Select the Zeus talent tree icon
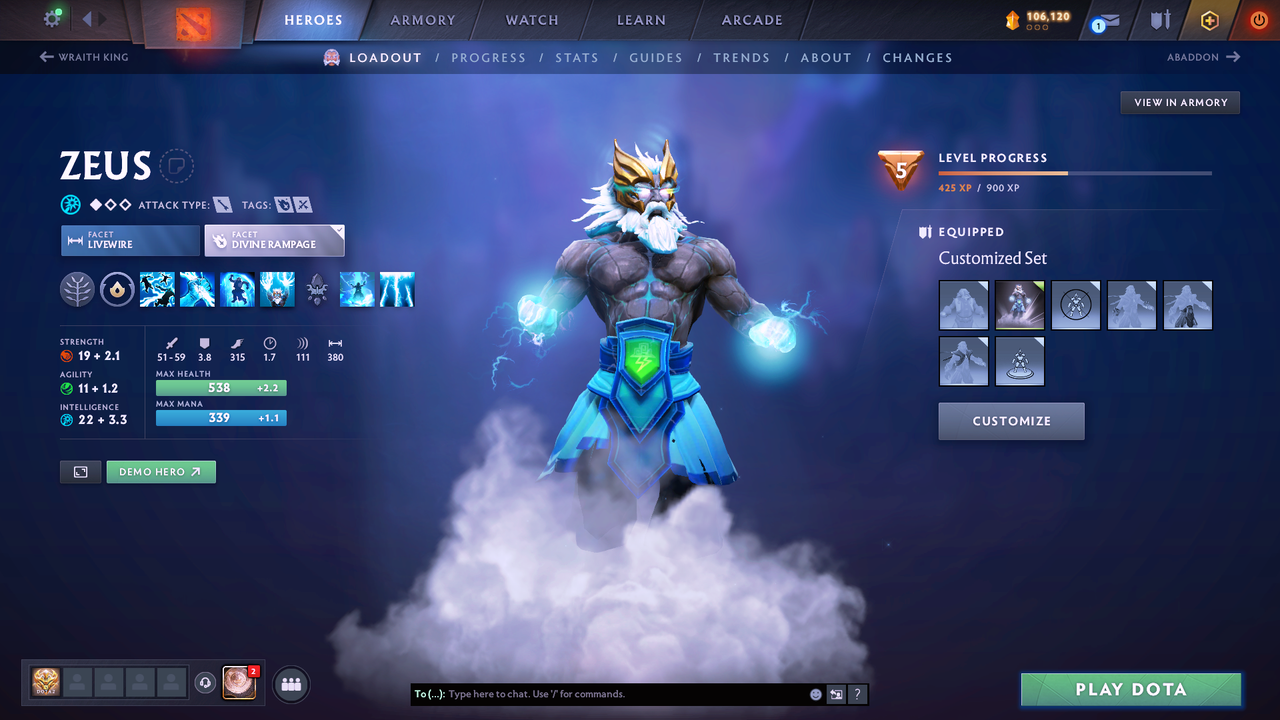 (77, 289)
